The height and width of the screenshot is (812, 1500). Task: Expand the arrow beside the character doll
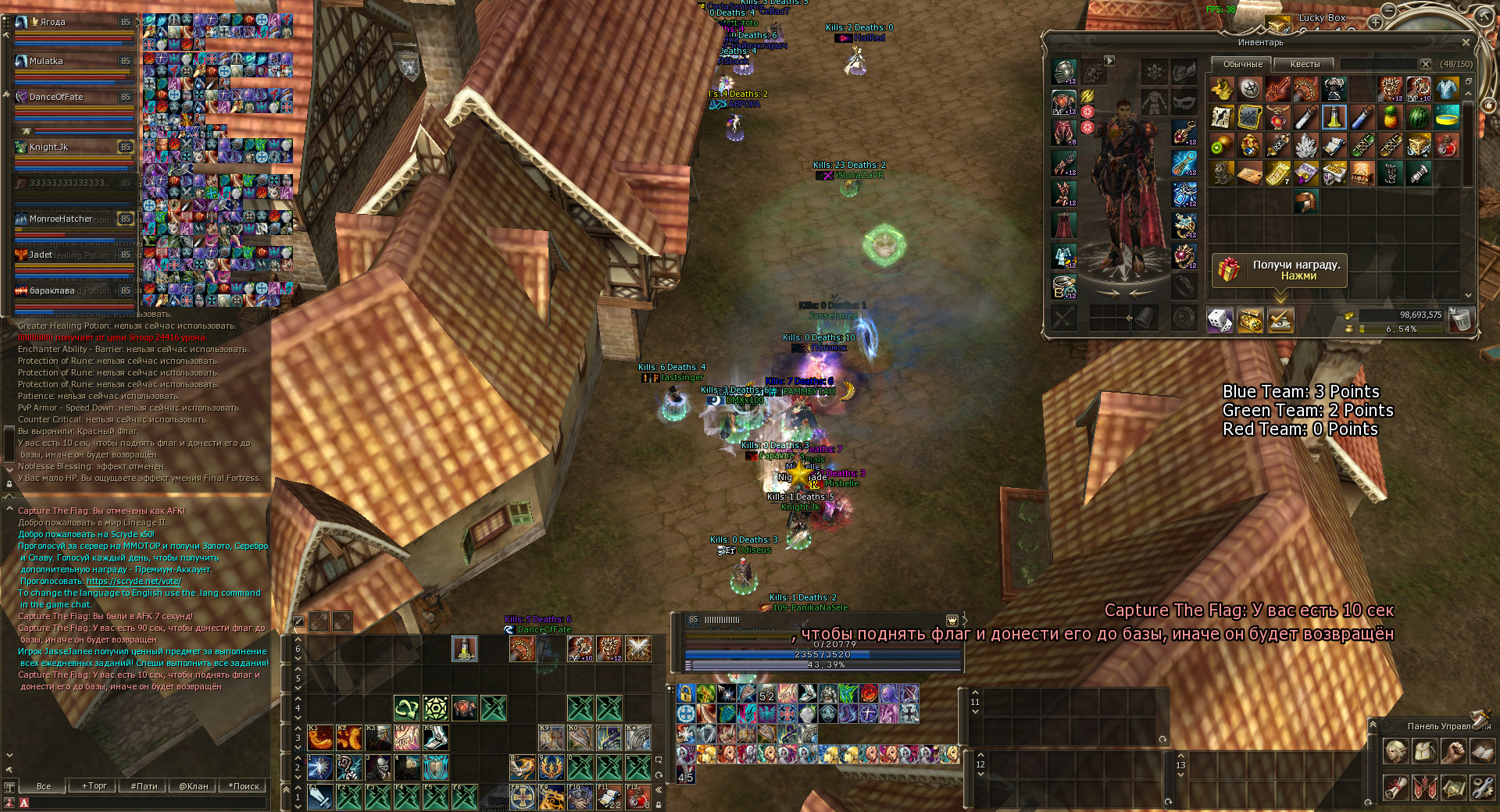click(x=1109, y=60)
